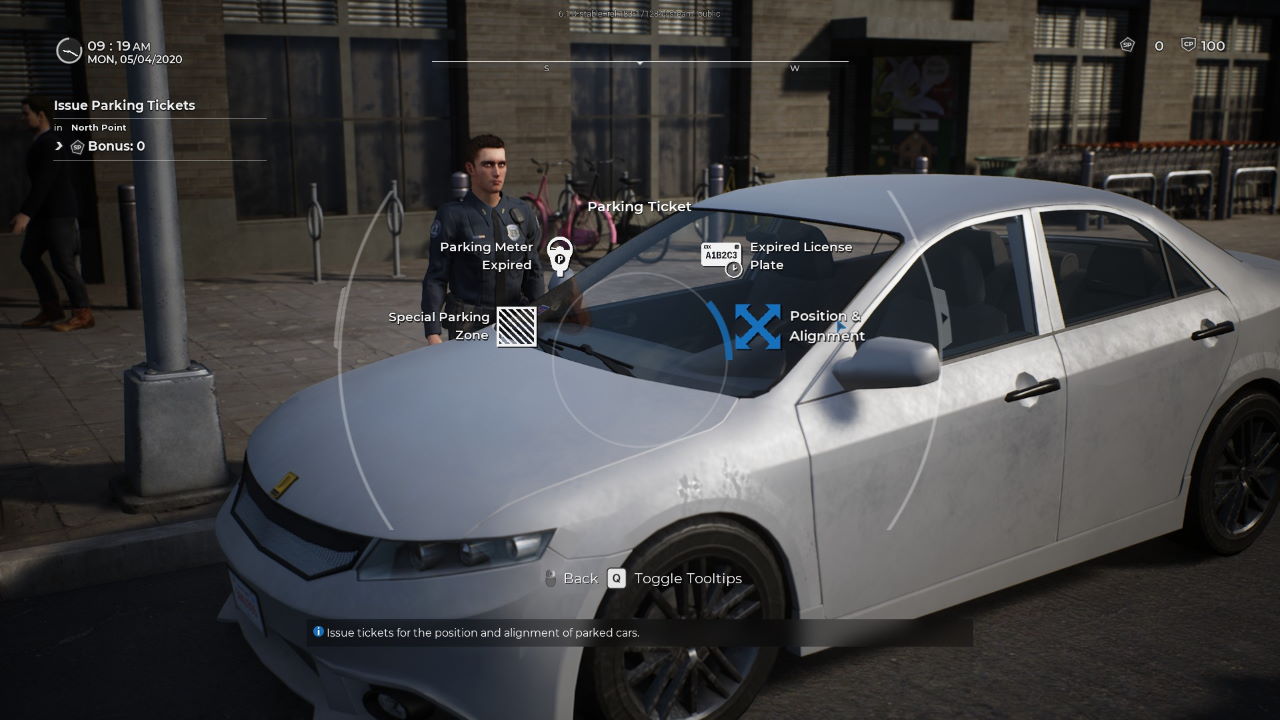The height and width of the screenshot is (720, 1280).
Task: Pick the Special Parking Zone ticket option
Action: (x=516, y=326)
